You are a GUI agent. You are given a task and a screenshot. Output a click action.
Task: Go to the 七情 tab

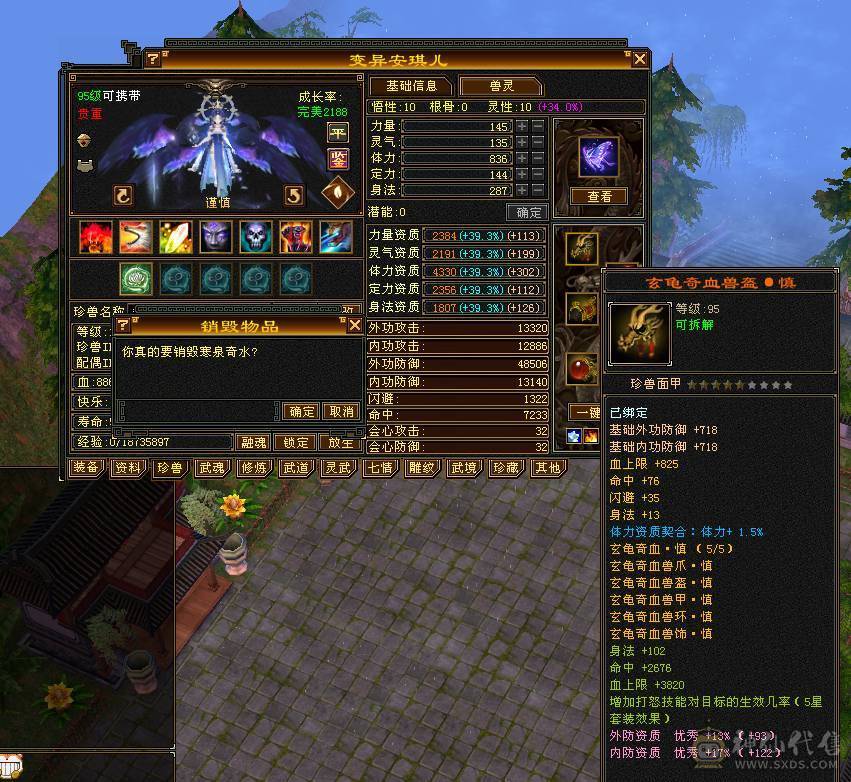tap(379, 468)
